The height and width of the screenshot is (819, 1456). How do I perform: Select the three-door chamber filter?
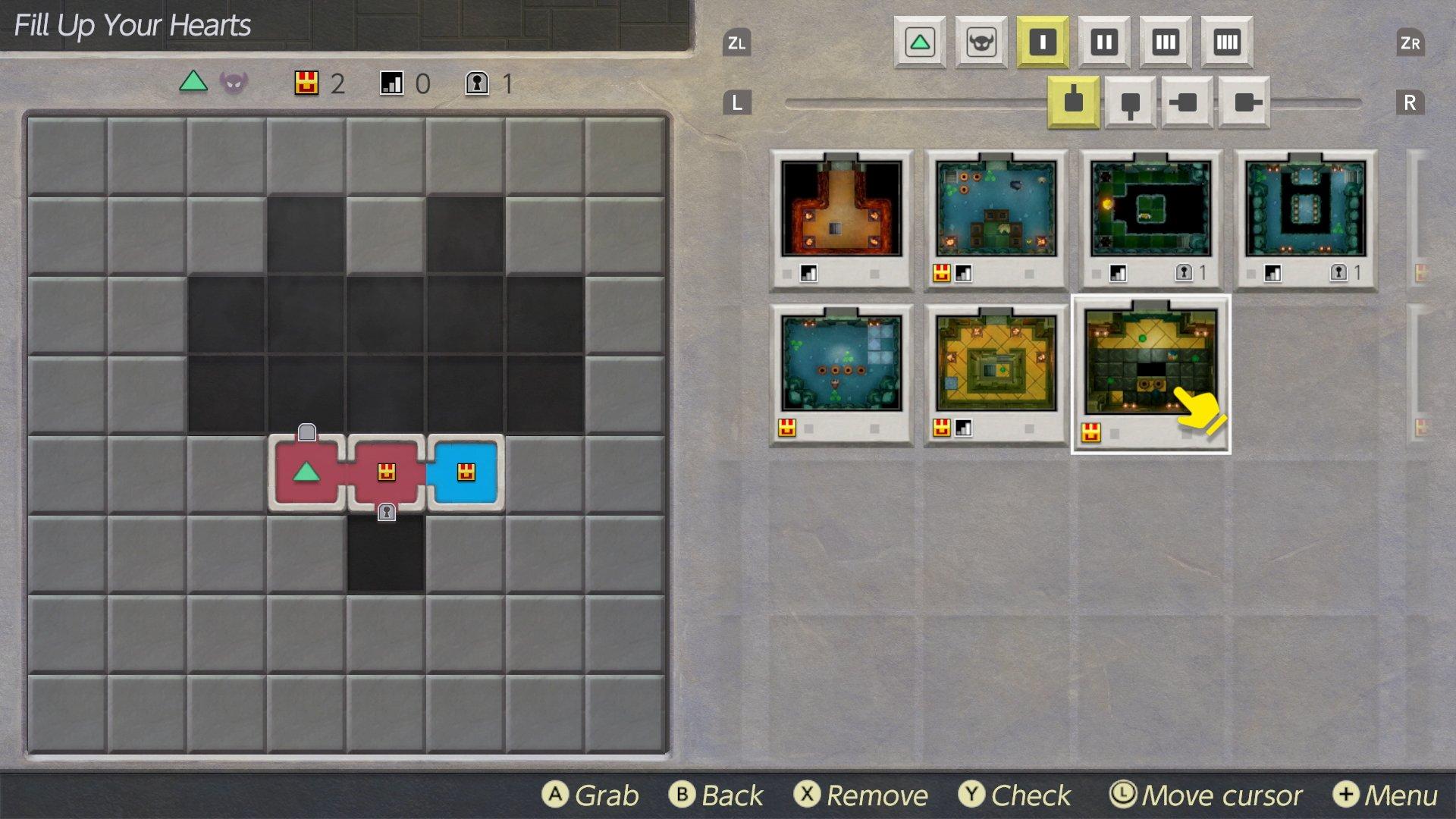coord(1165,43)
